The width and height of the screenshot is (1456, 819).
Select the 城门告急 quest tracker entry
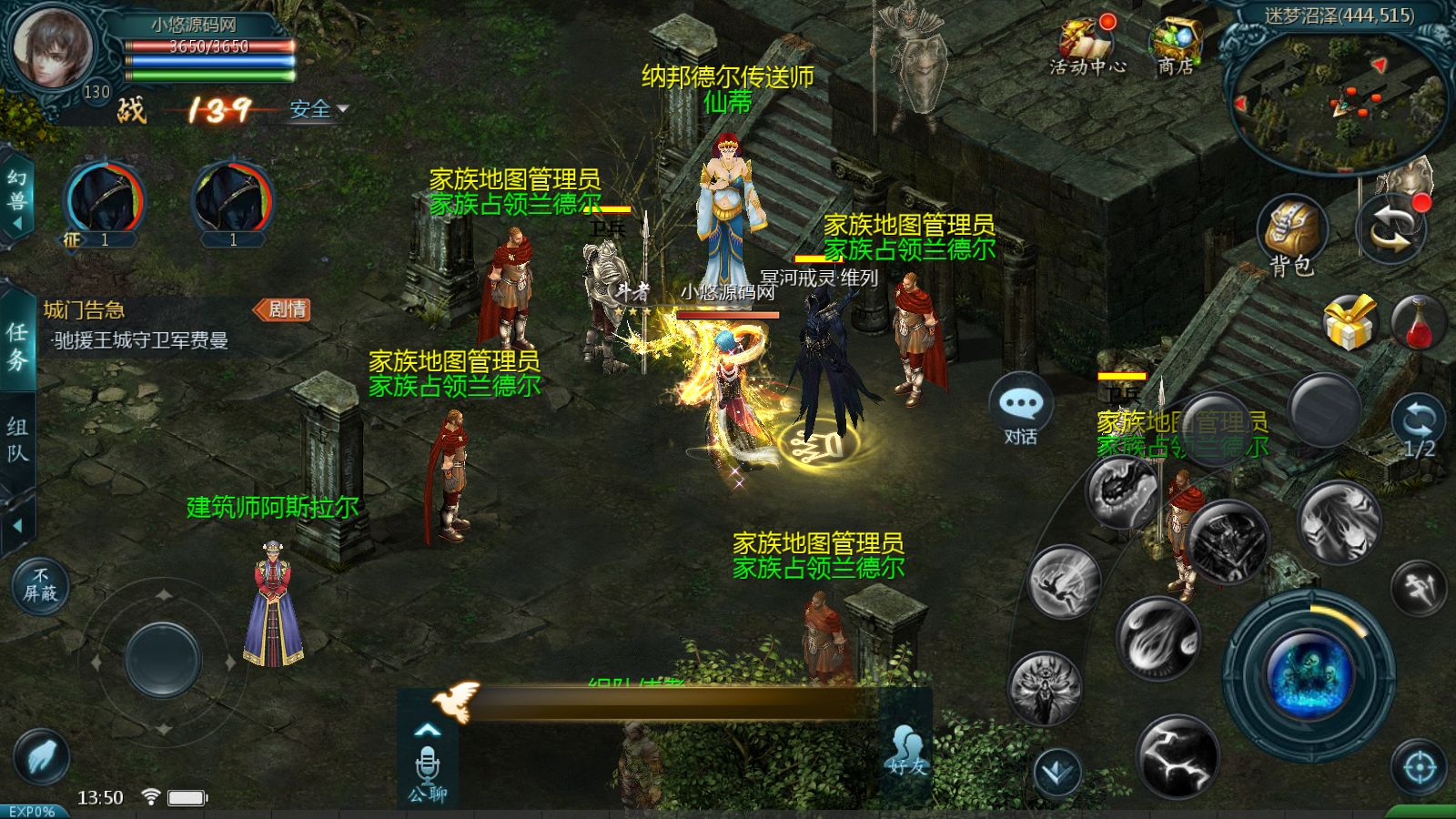point(136,326)
